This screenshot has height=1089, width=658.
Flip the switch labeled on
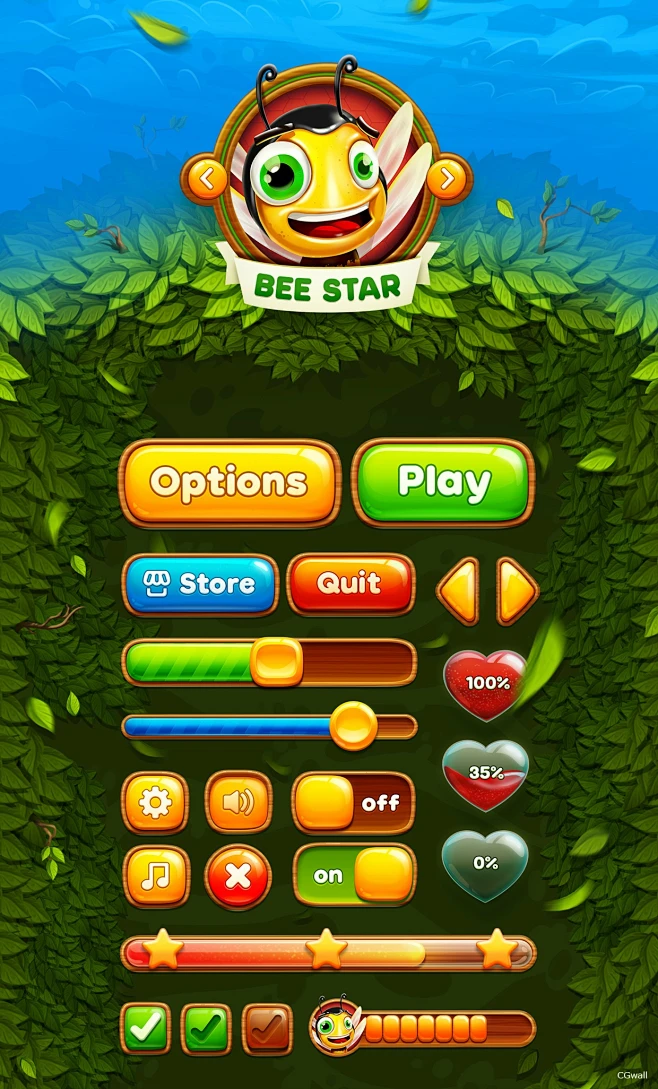tap(353, 876)
